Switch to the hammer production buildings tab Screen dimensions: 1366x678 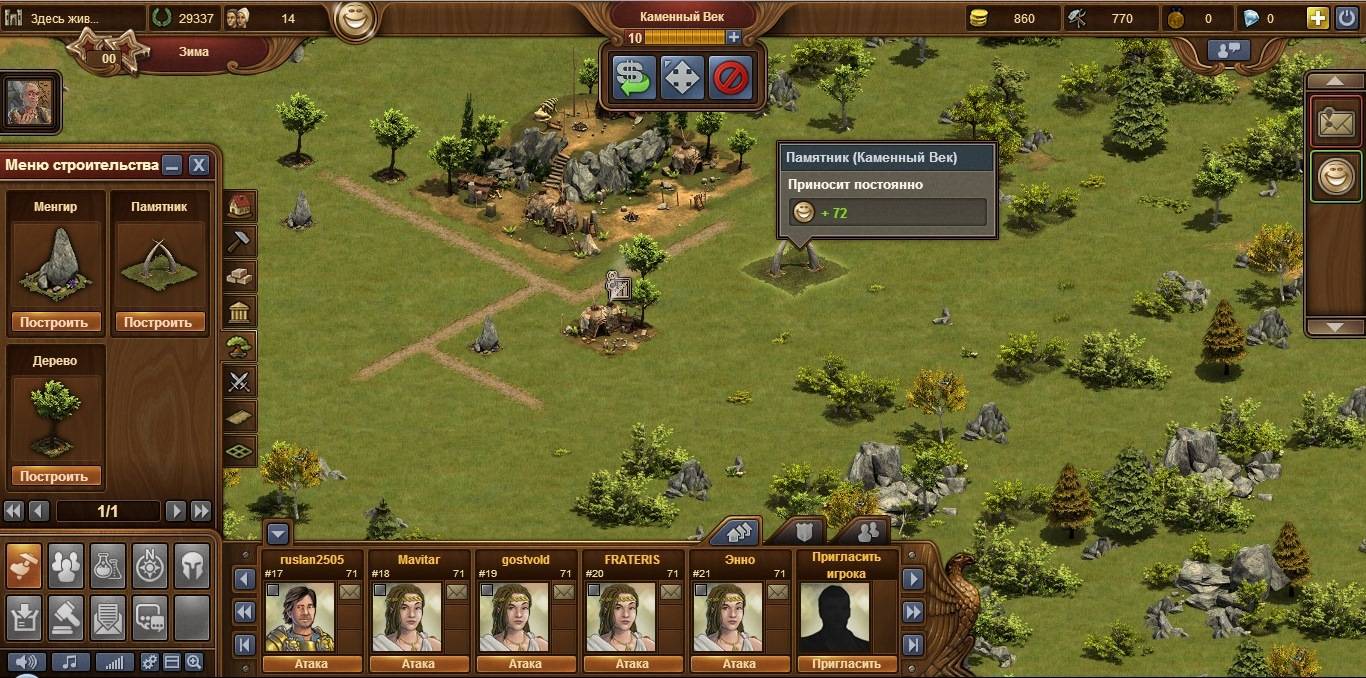click(240, 241)
